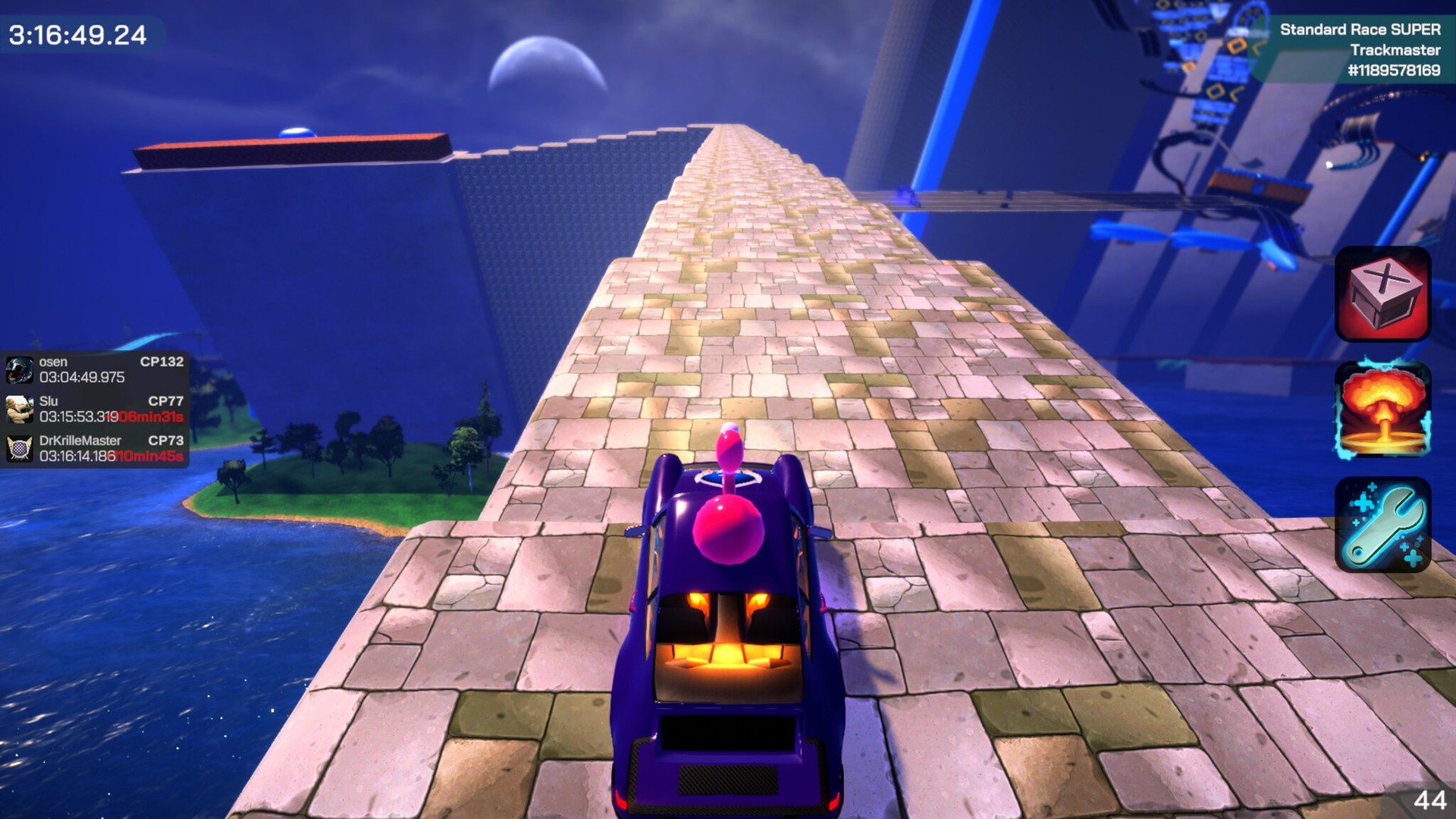Click the race timer showing 3:16:49.24
The height and width of the screenshot is (819, 1456).
76,35
